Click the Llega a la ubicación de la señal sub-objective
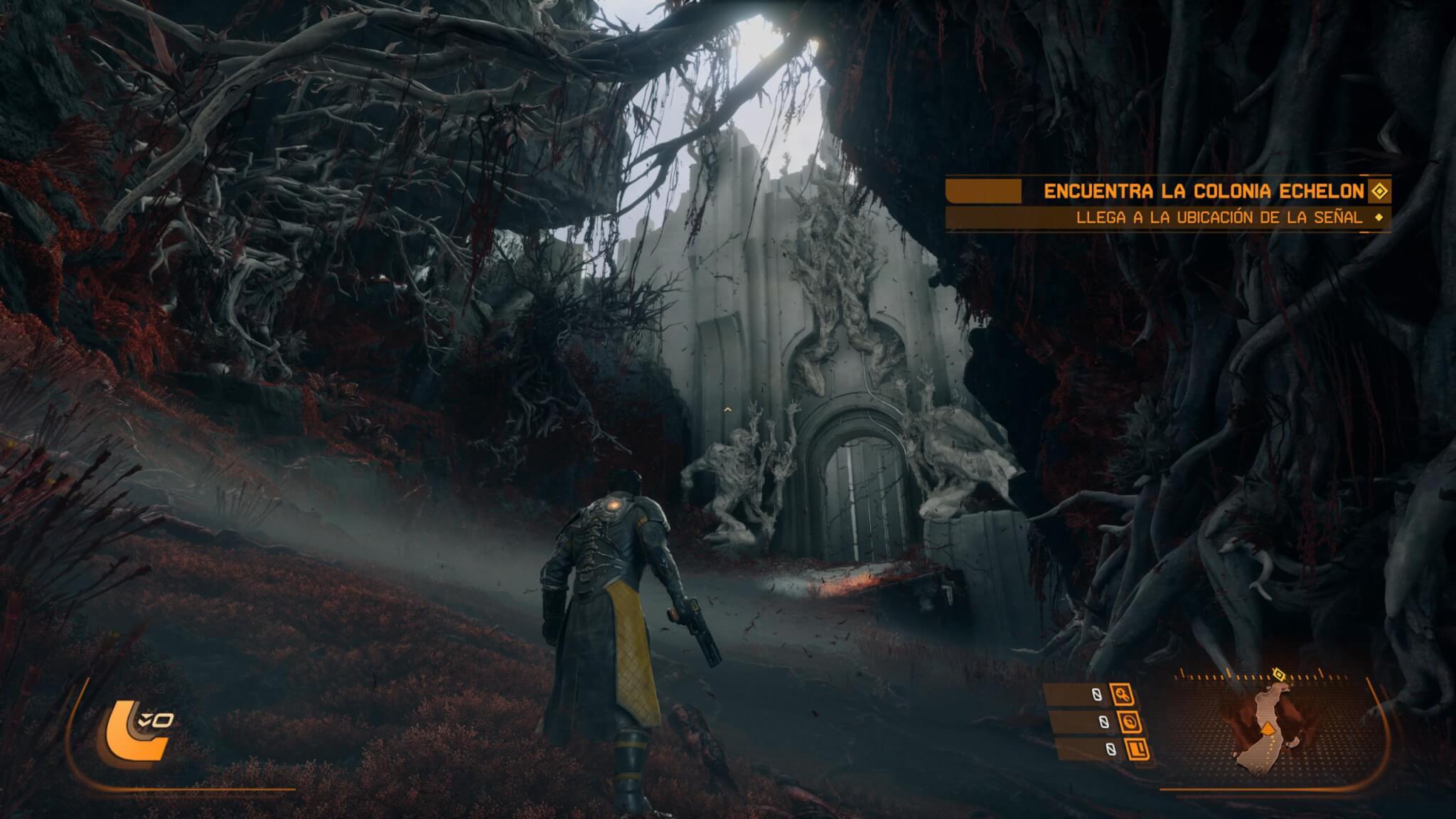 click(1219, 218)
